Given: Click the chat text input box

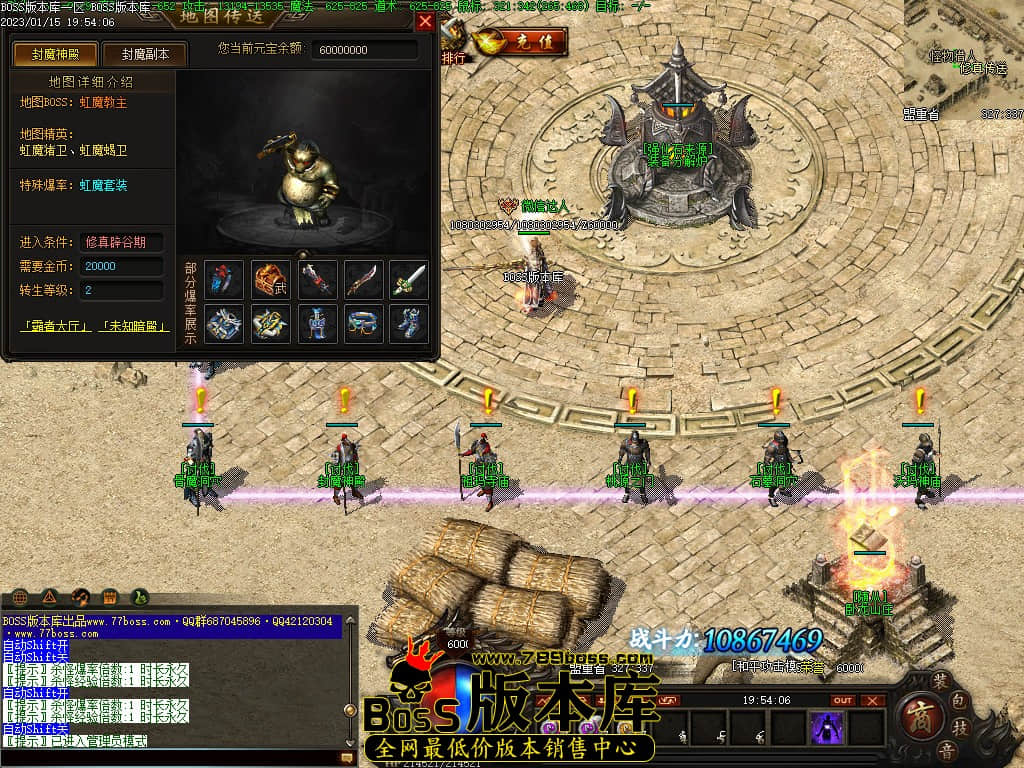Looking at the screenshot, I should [170, 758].
